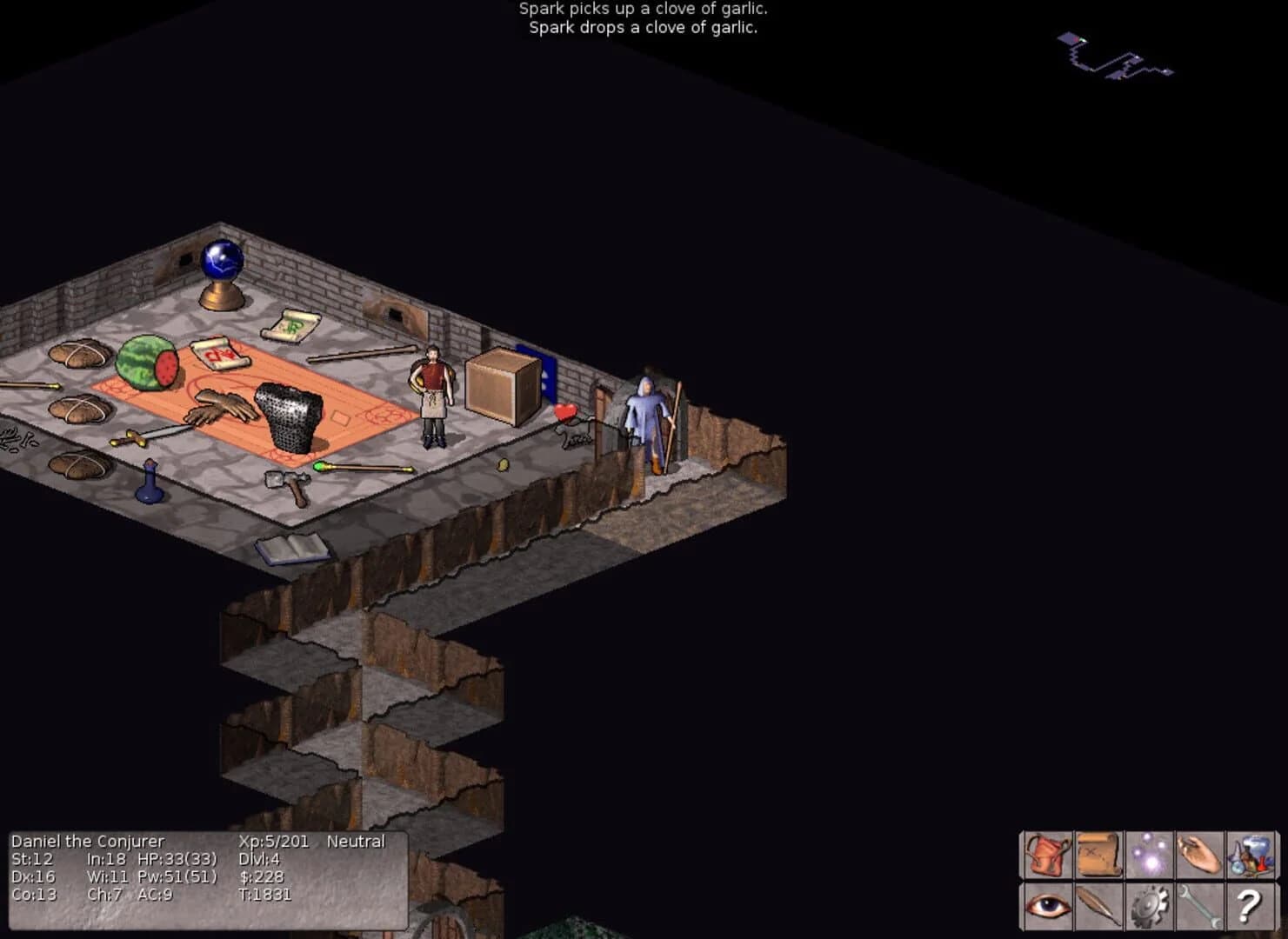Click the wrench apply-tool icon
The image size is (1288, 939).
1200,906
